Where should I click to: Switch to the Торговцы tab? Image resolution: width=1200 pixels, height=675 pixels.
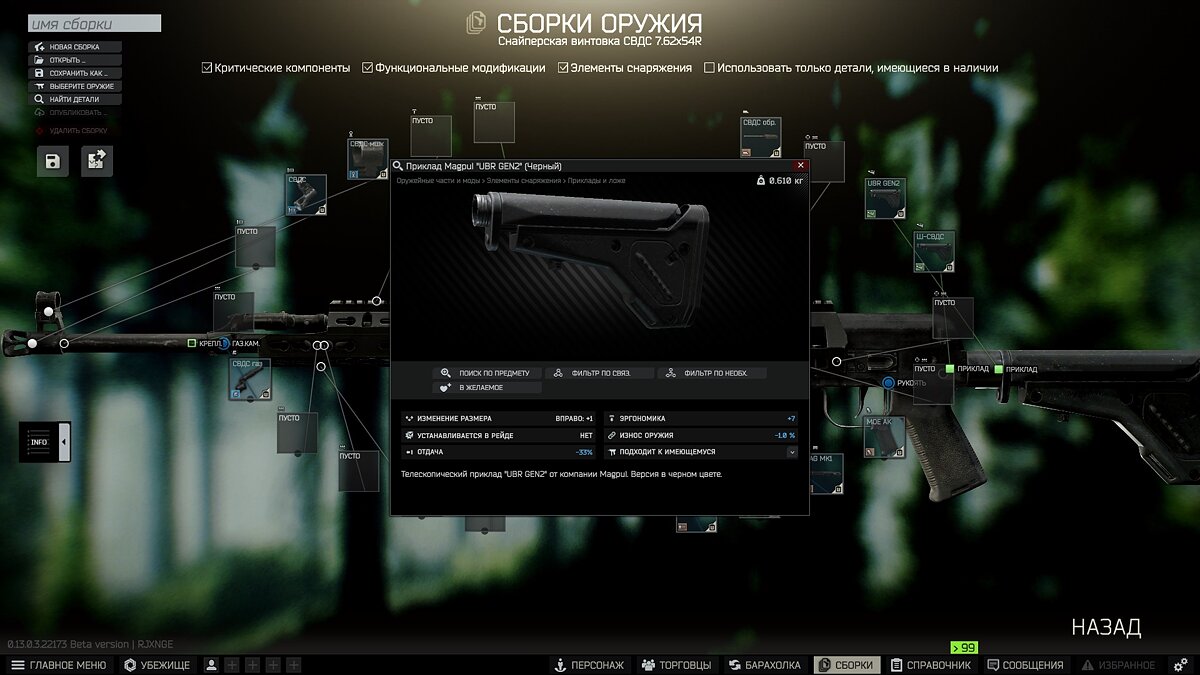676,665
